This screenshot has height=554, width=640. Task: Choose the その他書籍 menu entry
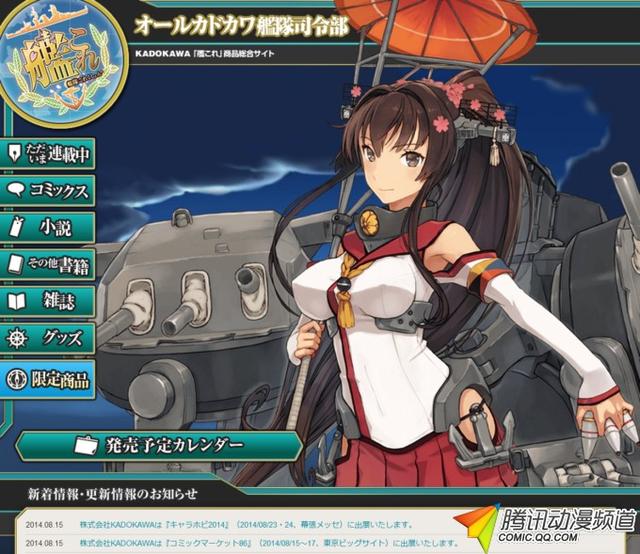[49, 265]
